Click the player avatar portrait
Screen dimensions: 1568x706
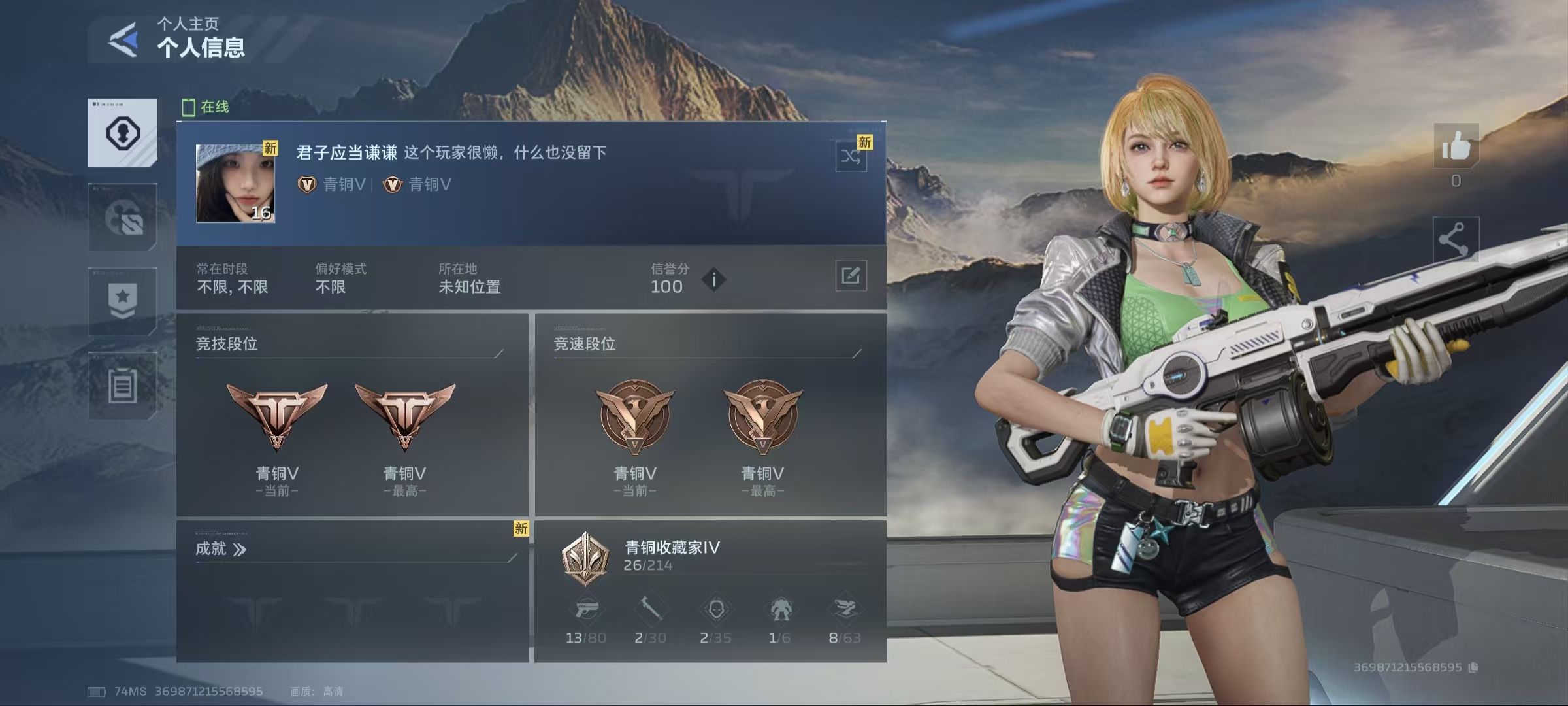point(235,184)
